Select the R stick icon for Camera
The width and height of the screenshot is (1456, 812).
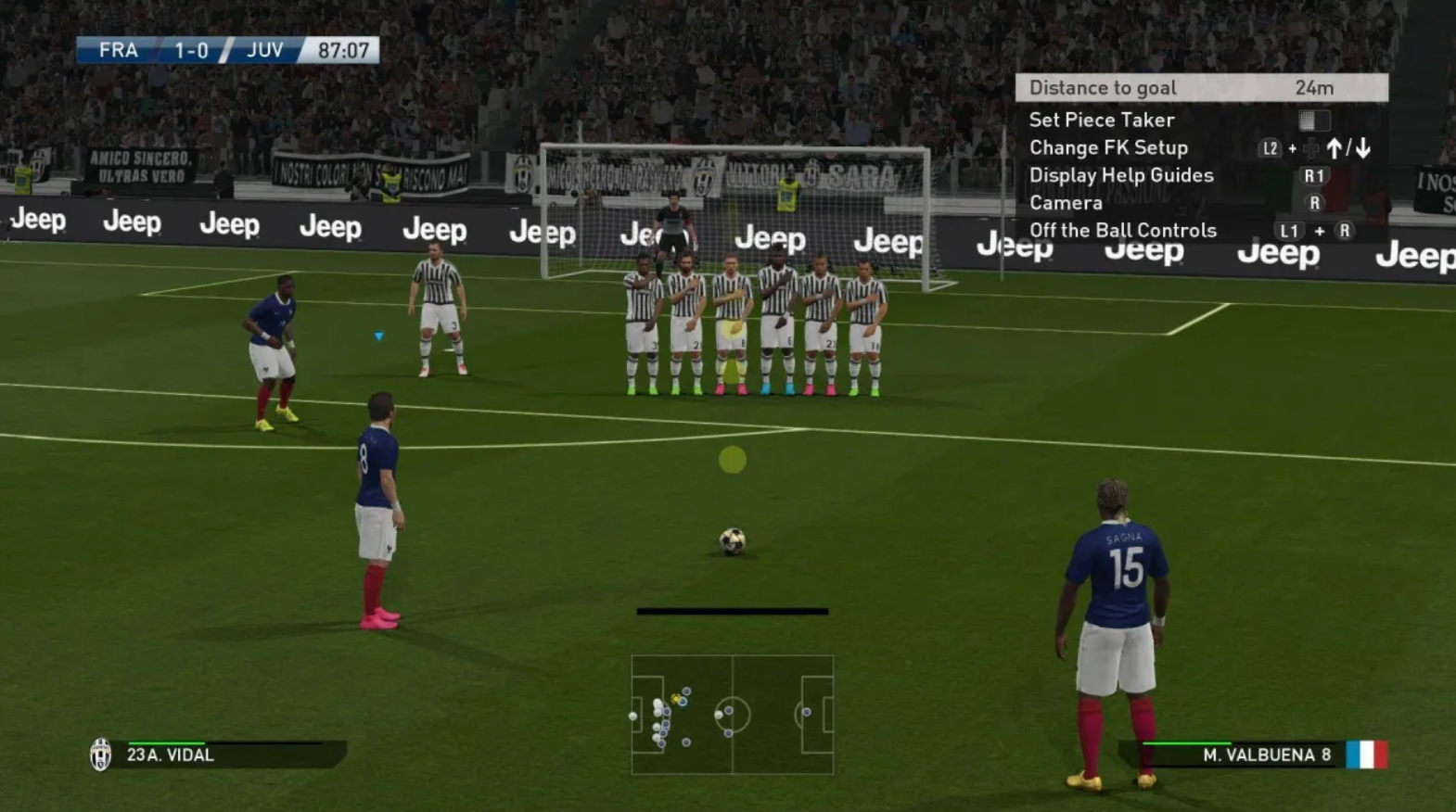[1315, 201]
